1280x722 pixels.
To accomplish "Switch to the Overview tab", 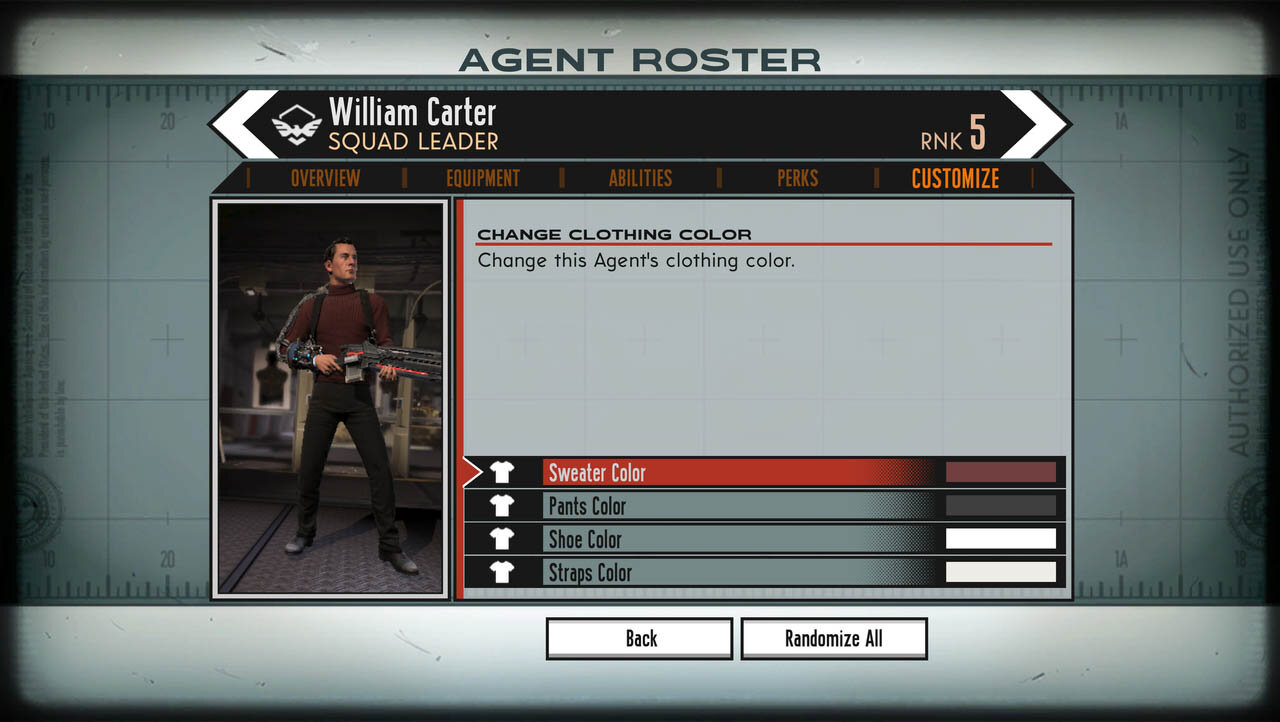I will [x=325, y=178].
